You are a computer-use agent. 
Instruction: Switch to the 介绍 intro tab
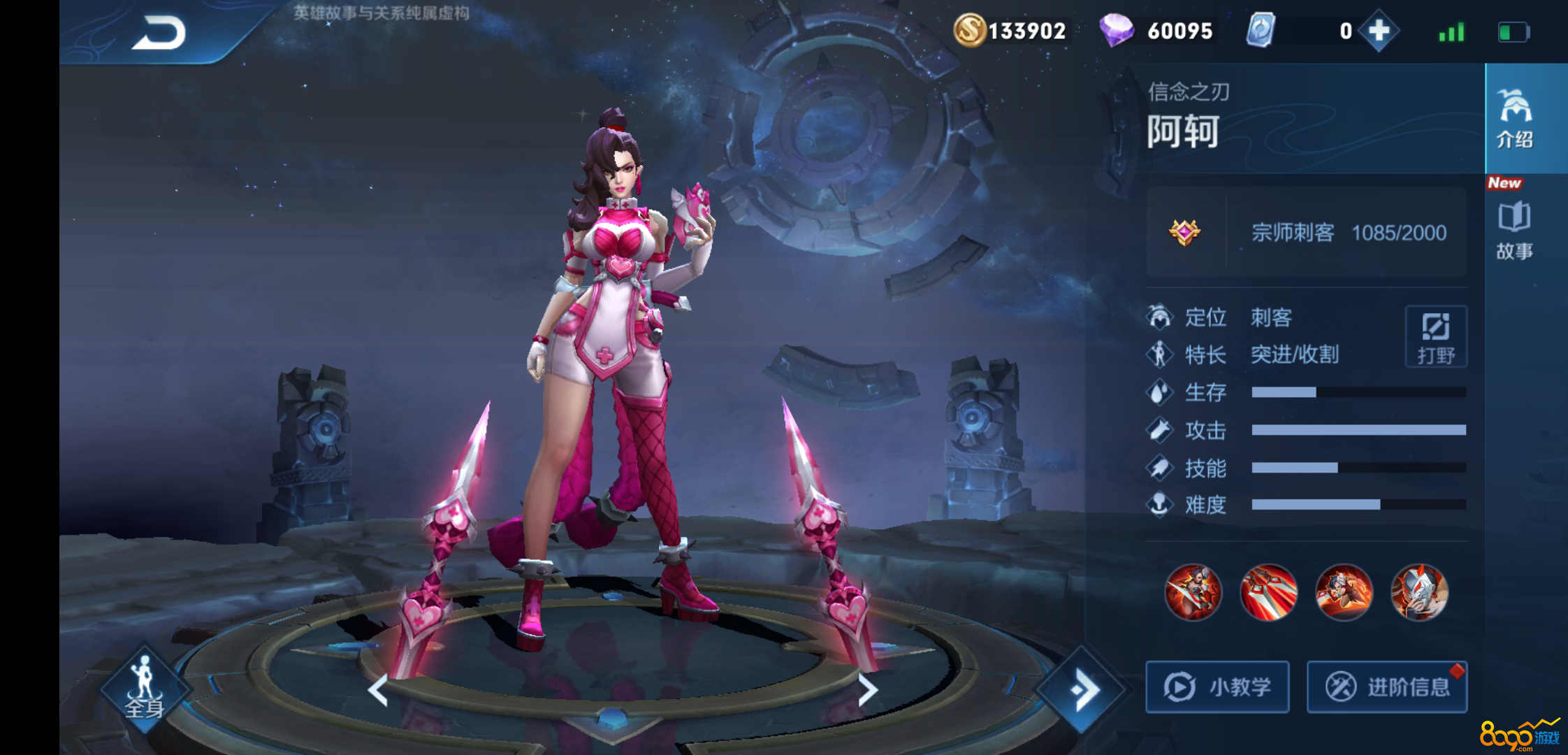[1515, 119]
